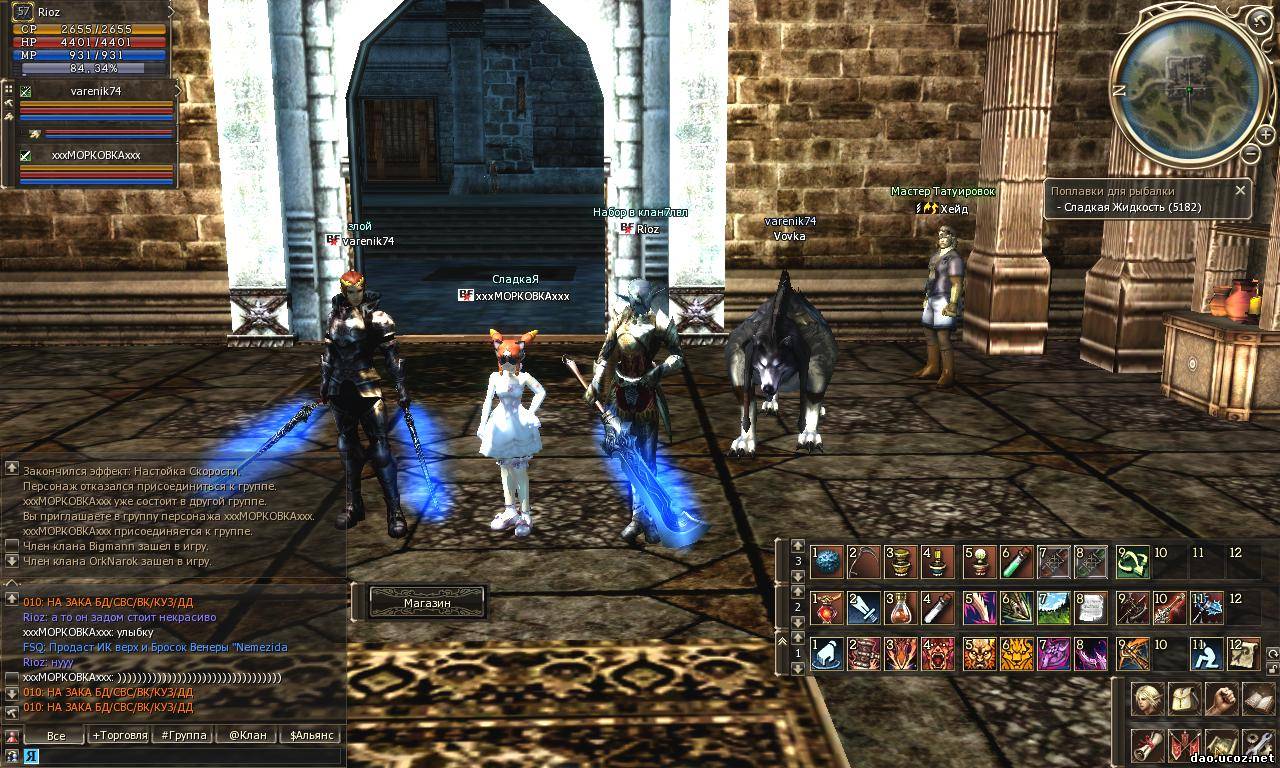Select party member varenik74 in party list
This screenshot has width=1280, height=768.
pos(96,91)
